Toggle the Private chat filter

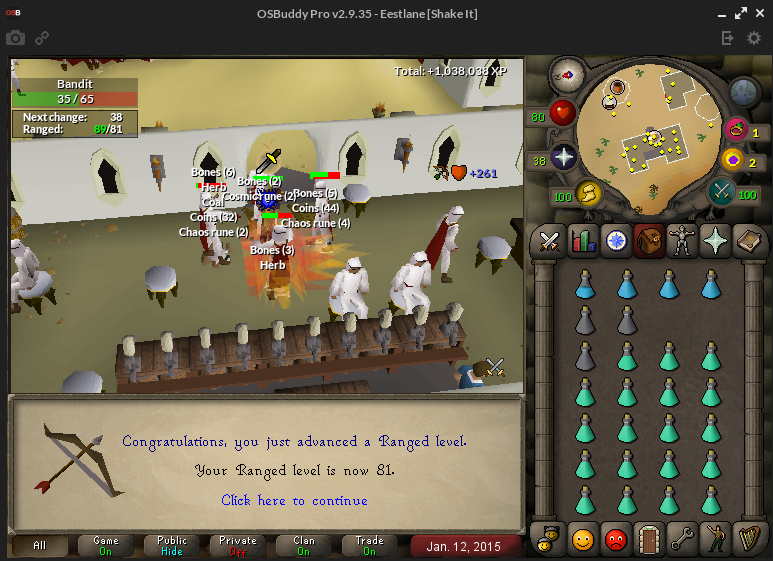pyautogui.click(x=238, y=546)
